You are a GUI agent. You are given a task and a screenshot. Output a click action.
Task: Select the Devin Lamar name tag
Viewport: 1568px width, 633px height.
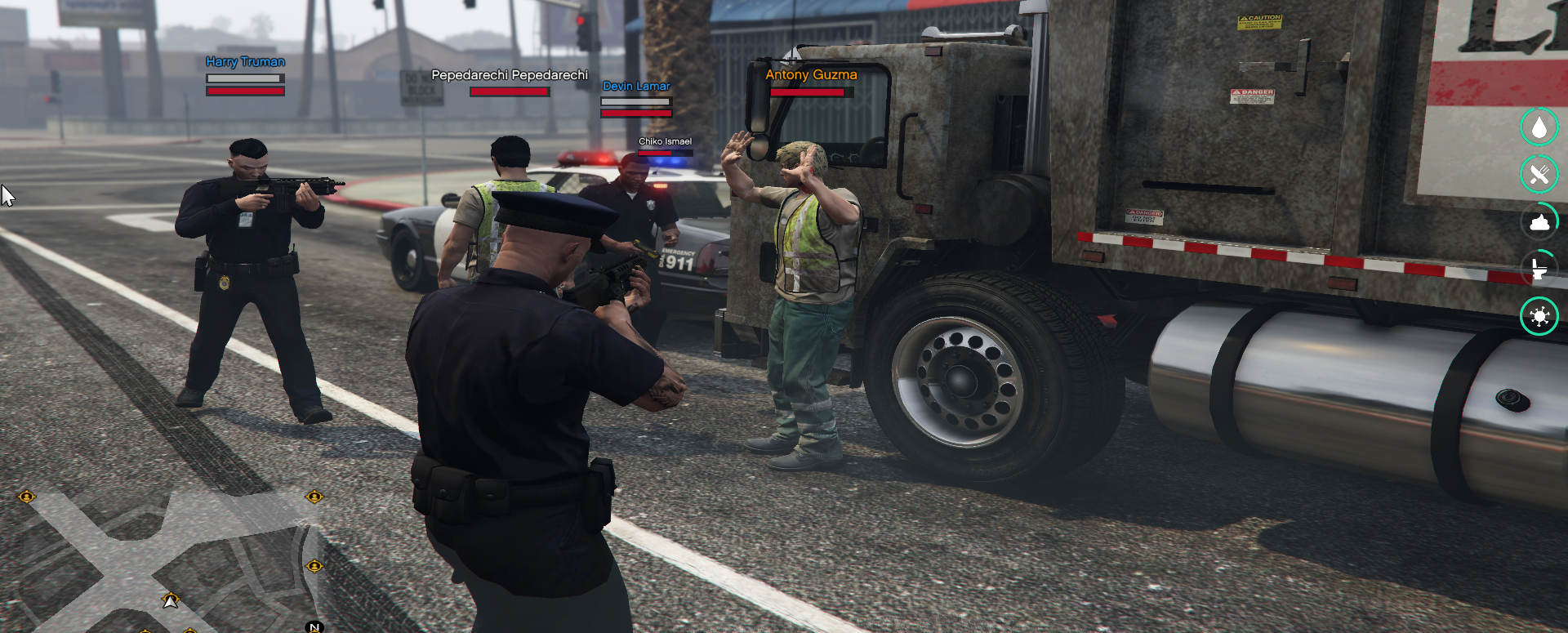(x=635, y=87)
